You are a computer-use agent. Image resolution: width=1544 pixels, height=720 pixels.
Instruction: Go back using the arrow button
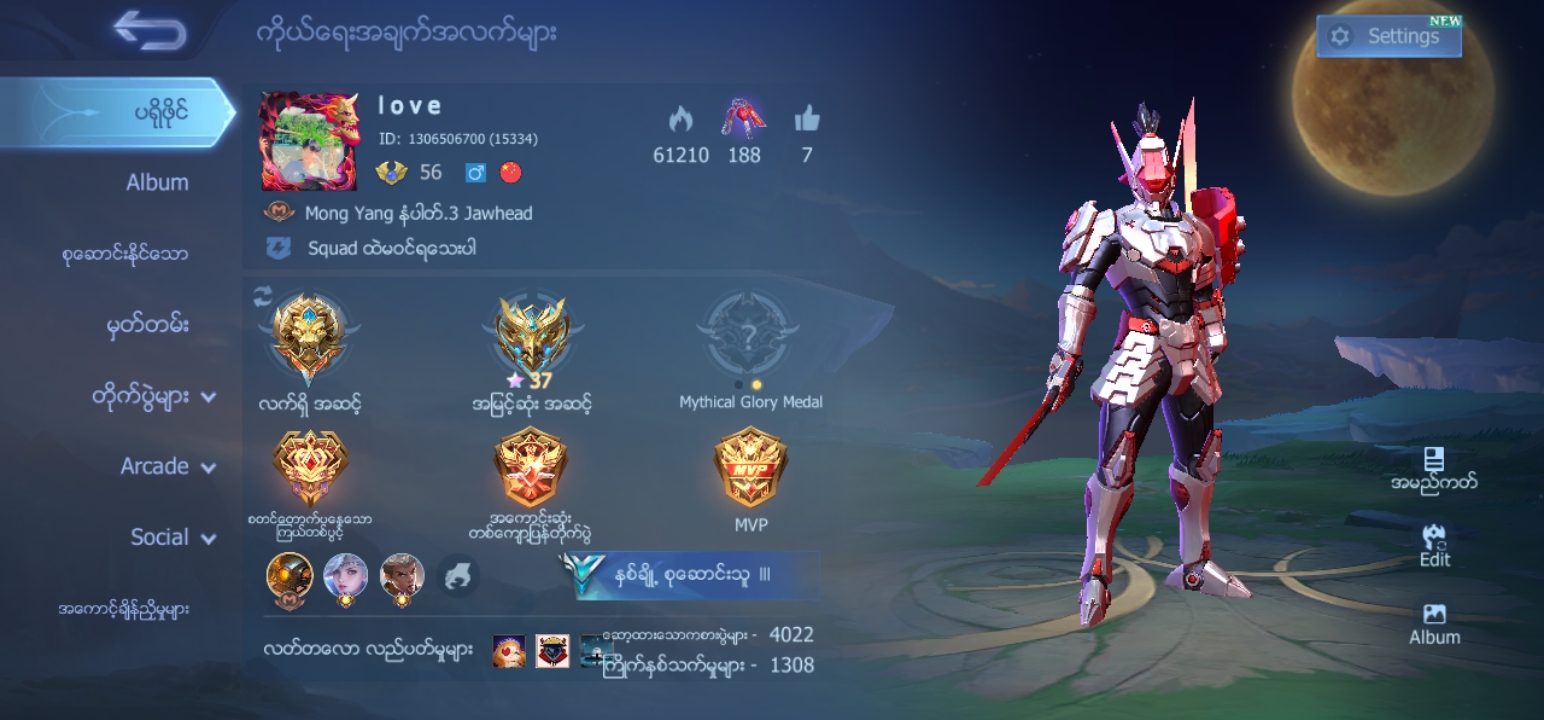(151, 31)
